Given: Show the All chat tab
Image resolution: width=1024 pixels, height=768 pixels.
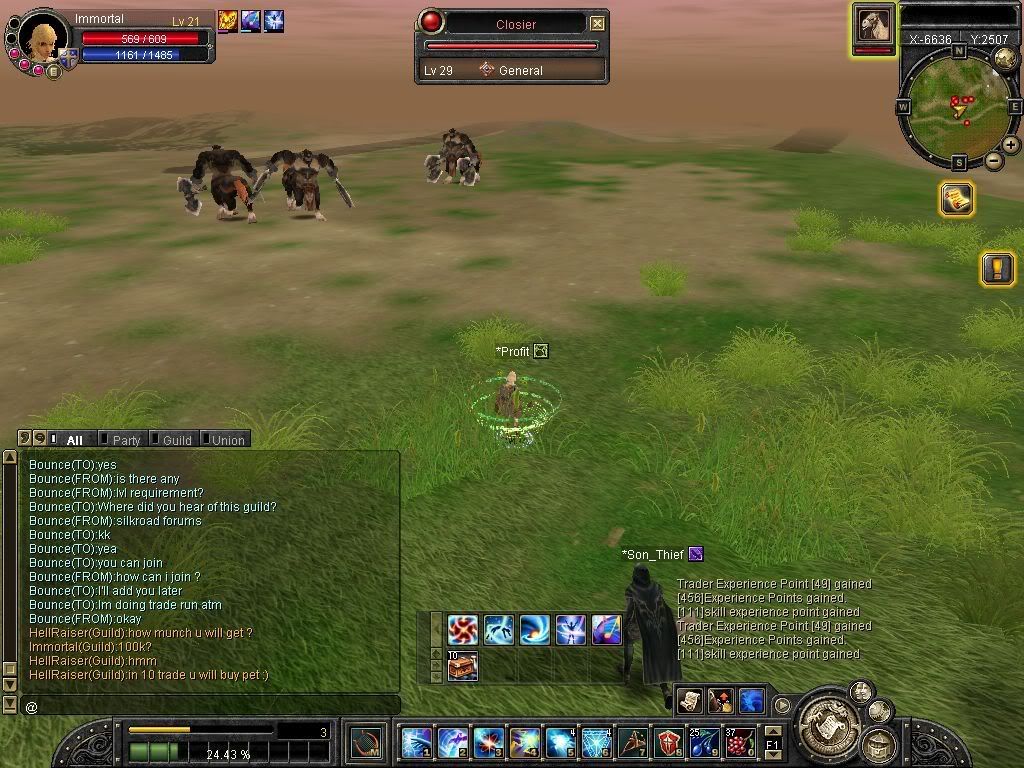Looking at the screenshot, I should (x=74, y=440).
